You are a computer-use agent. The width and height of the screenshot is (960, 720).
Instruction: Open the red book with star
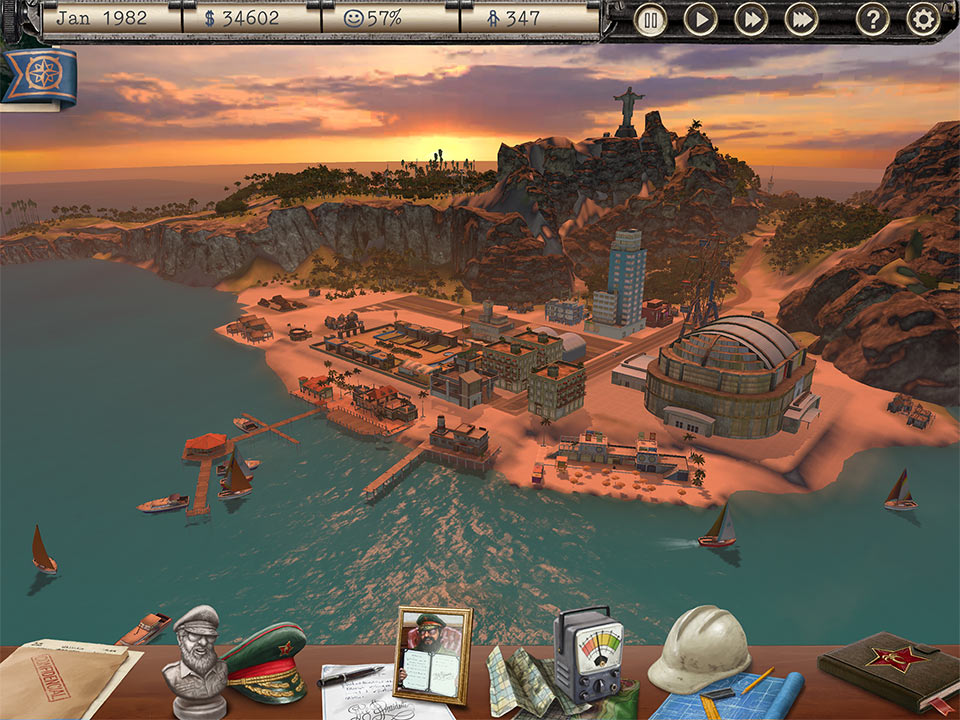tap(886, 665)
